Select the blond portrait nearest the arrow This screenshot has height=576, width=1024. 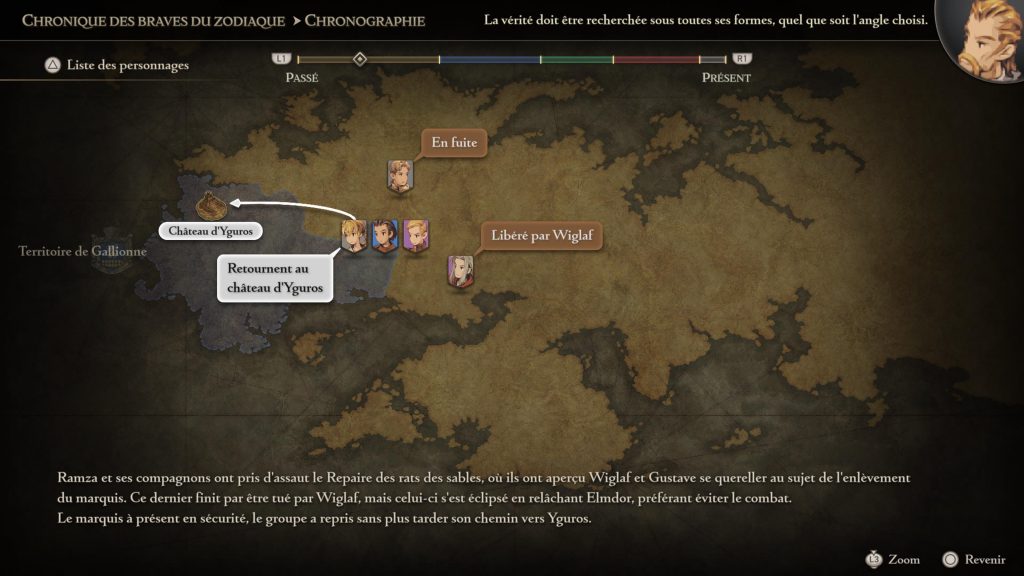(353, 236)
